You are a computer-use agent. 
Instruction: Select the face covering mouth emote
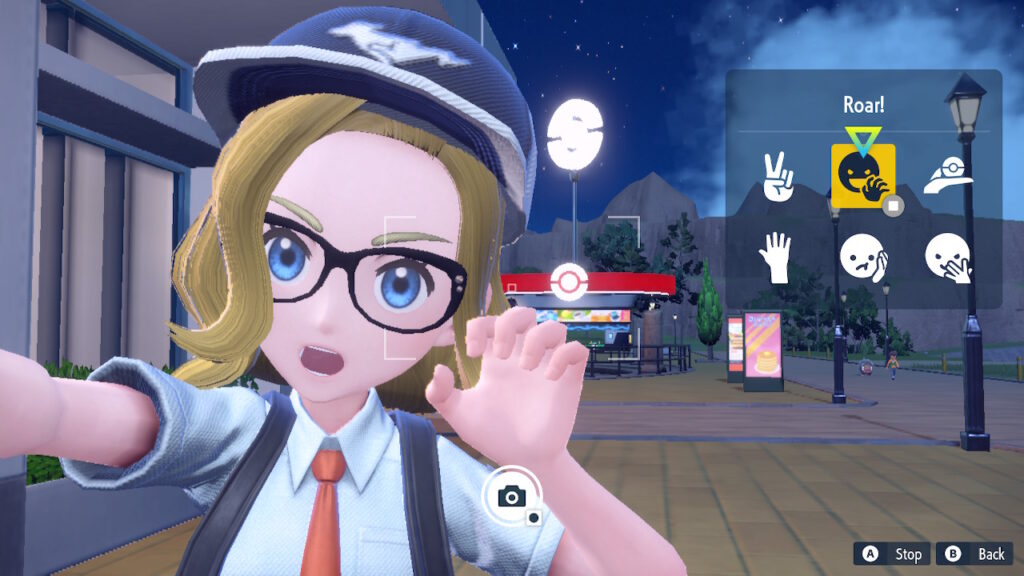(948, 258)
